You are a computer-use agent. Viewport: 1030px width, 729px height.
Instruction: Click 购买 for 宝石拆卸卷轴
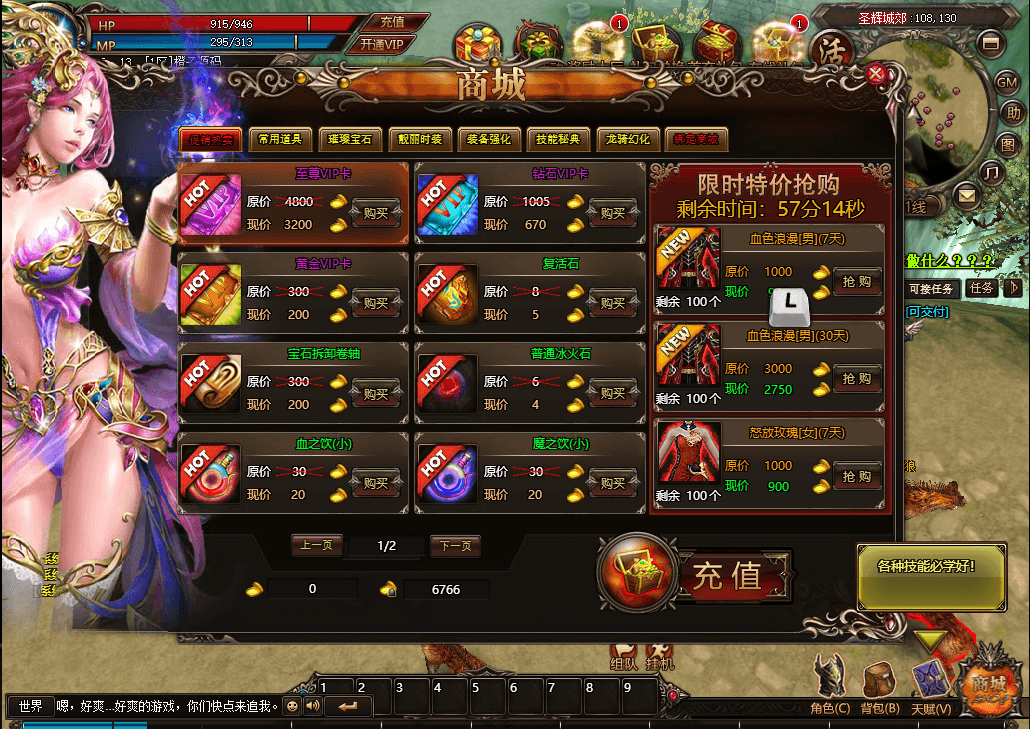[x=376, y=393]
